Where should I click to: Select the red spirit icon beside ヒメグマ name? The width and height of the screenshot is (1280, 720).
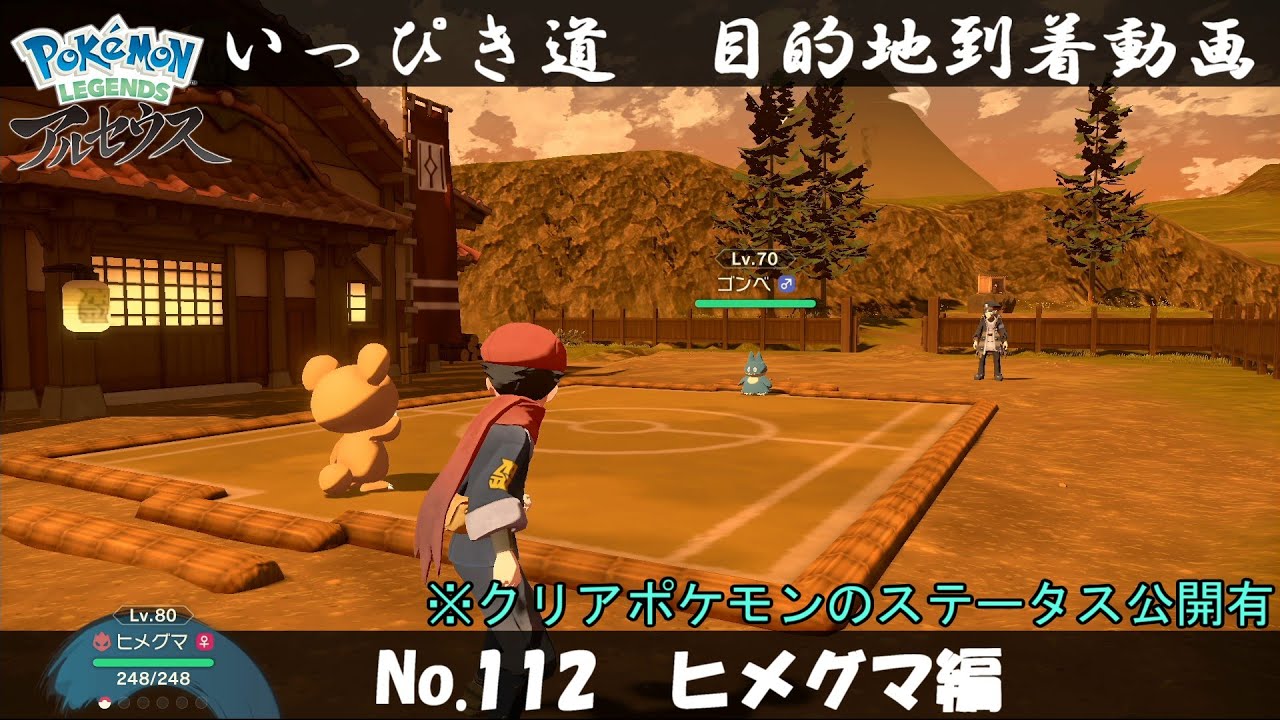pos(103,641)
